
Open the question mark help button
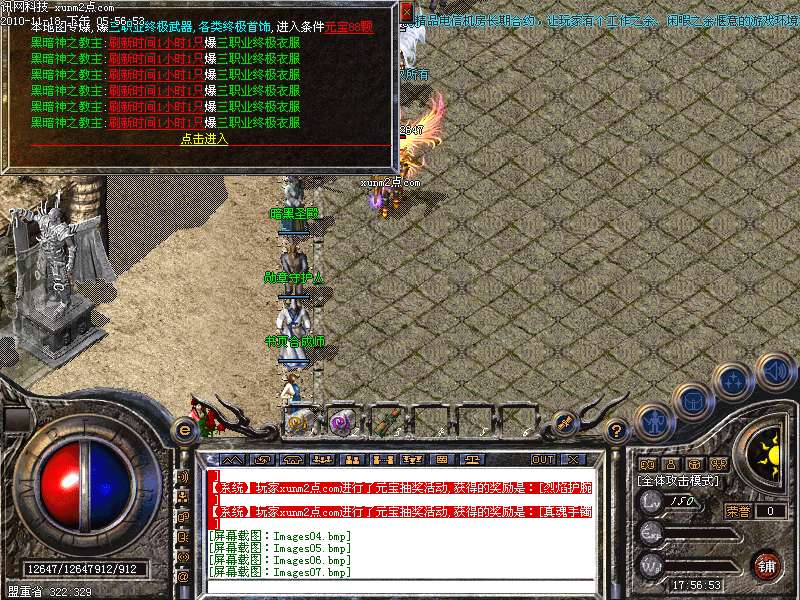tap(617, 431)
